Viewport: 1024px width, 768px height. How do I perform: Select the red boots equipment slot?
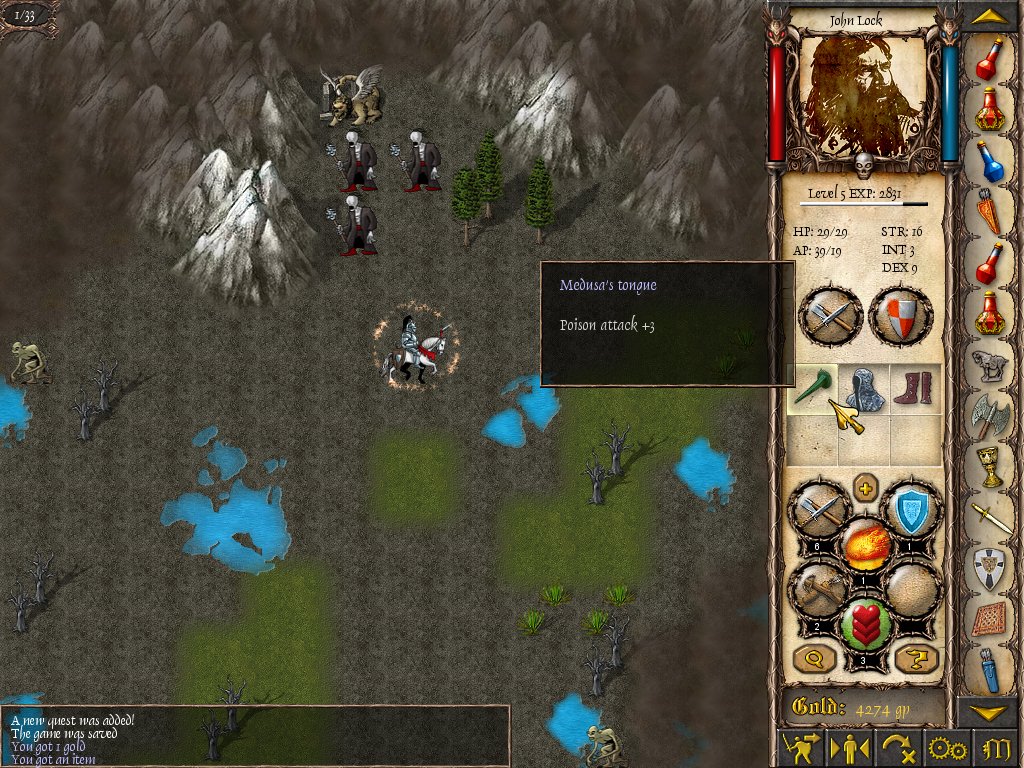tap(915, 389)
